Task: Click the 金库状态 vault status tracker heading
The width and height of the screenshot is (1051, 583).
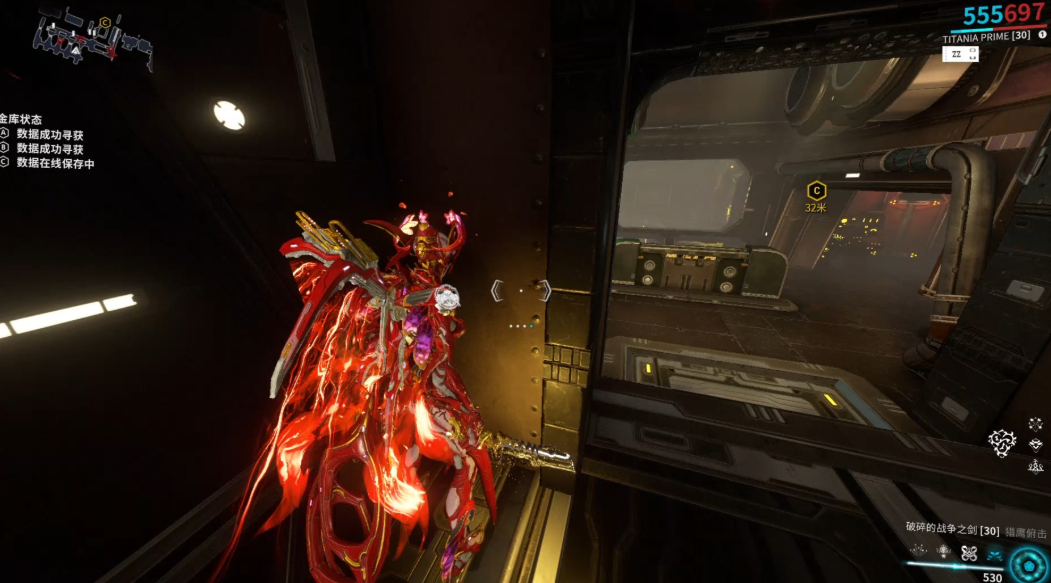Action: coord(21,119)
